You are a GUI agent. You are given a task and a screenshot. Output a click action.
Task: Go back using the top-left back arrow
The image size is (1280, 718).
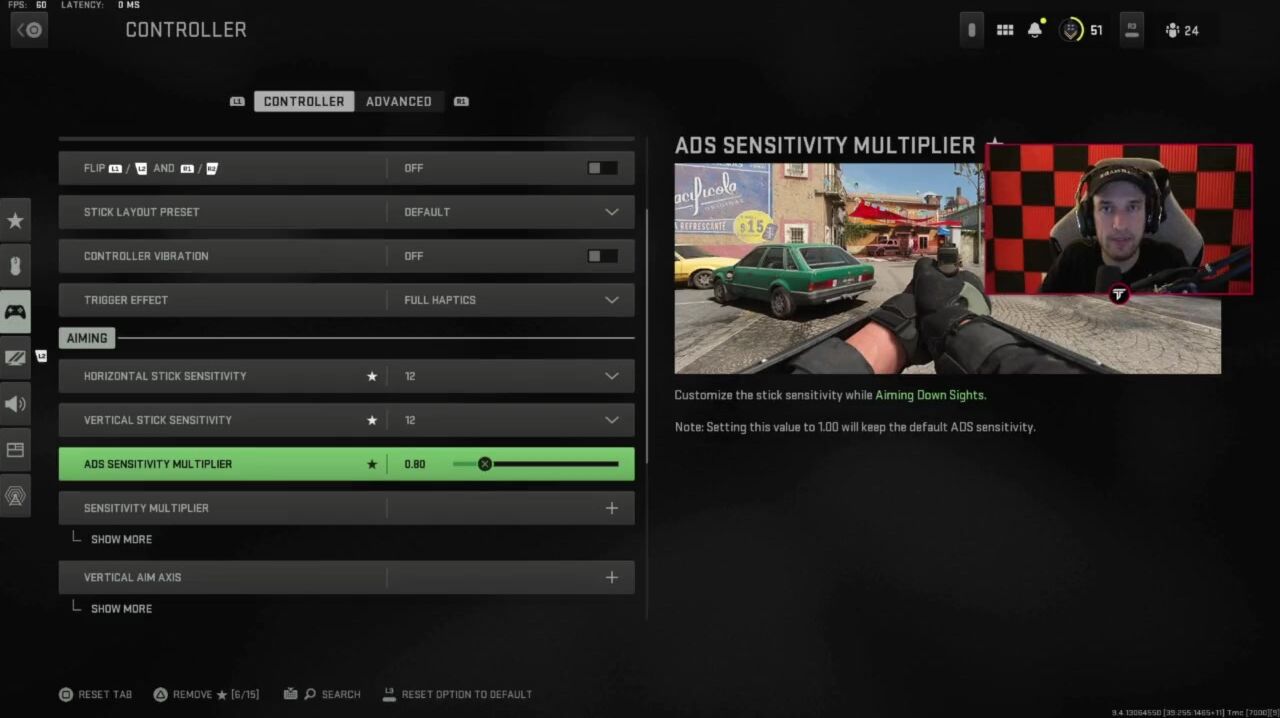point(29,30)
